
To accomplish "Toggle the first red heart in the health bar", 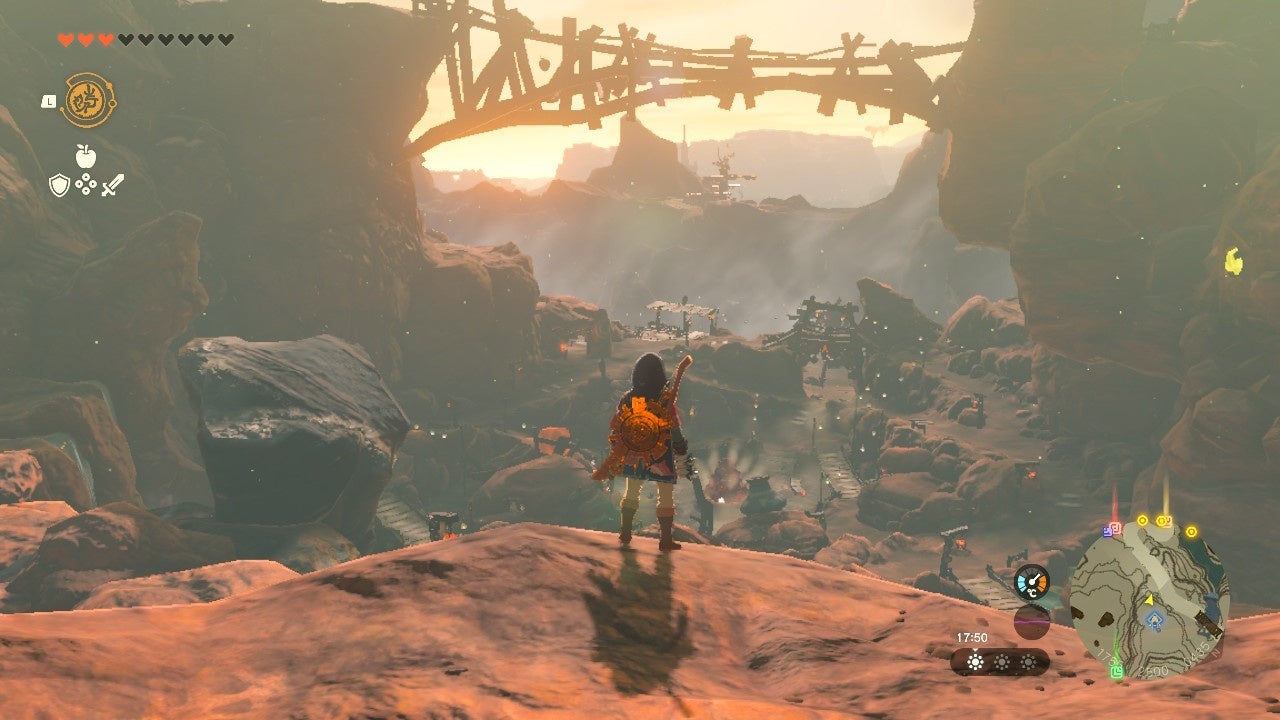I will (65, 39).
